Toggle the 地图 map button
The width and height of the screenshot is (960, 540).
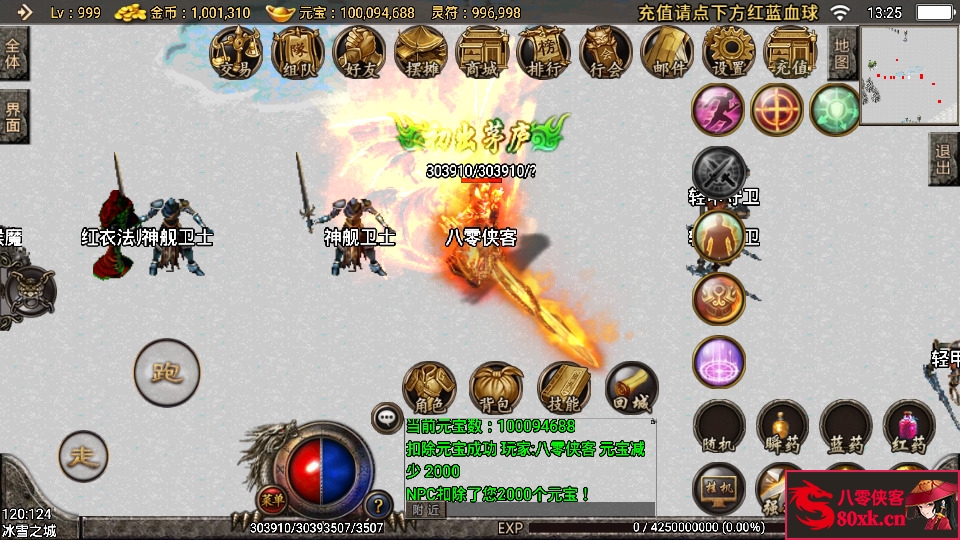pos(842,53)
